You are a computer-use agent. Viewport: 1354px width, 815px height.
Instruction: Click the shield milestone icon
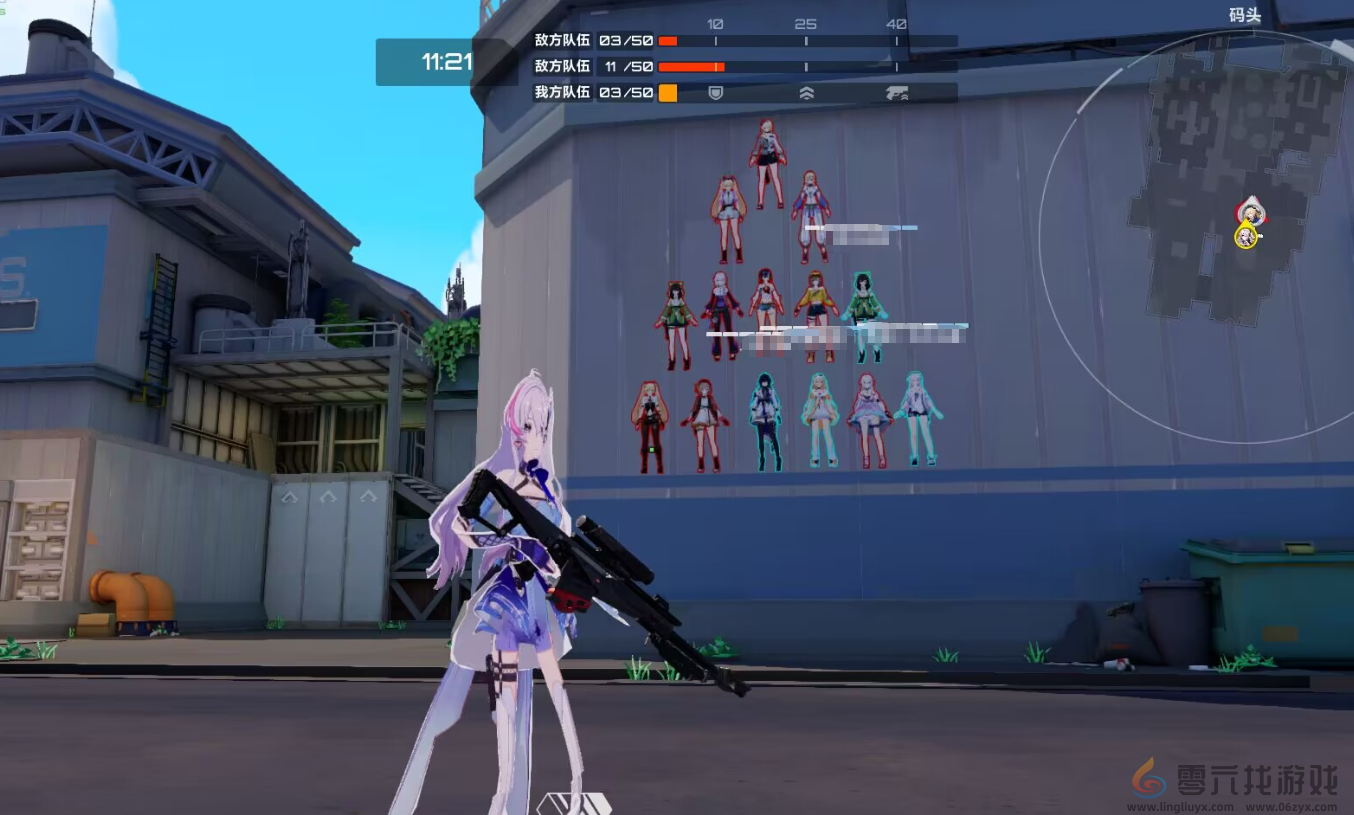(715, 93)
